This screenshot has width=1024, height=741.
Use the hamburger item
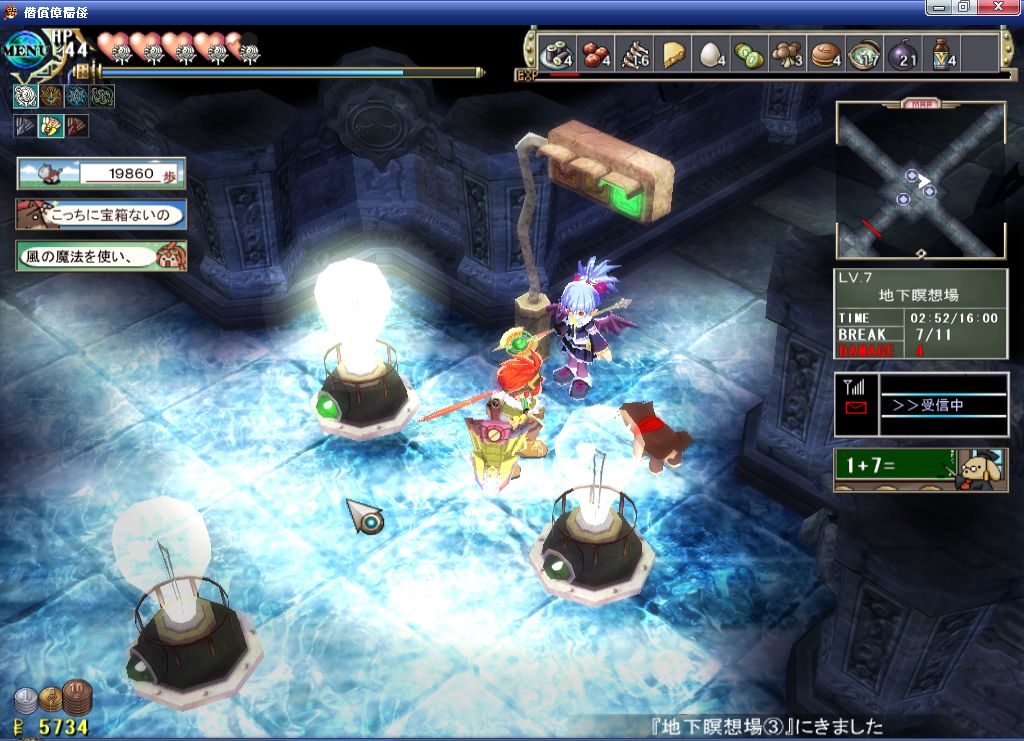[826, 54]
